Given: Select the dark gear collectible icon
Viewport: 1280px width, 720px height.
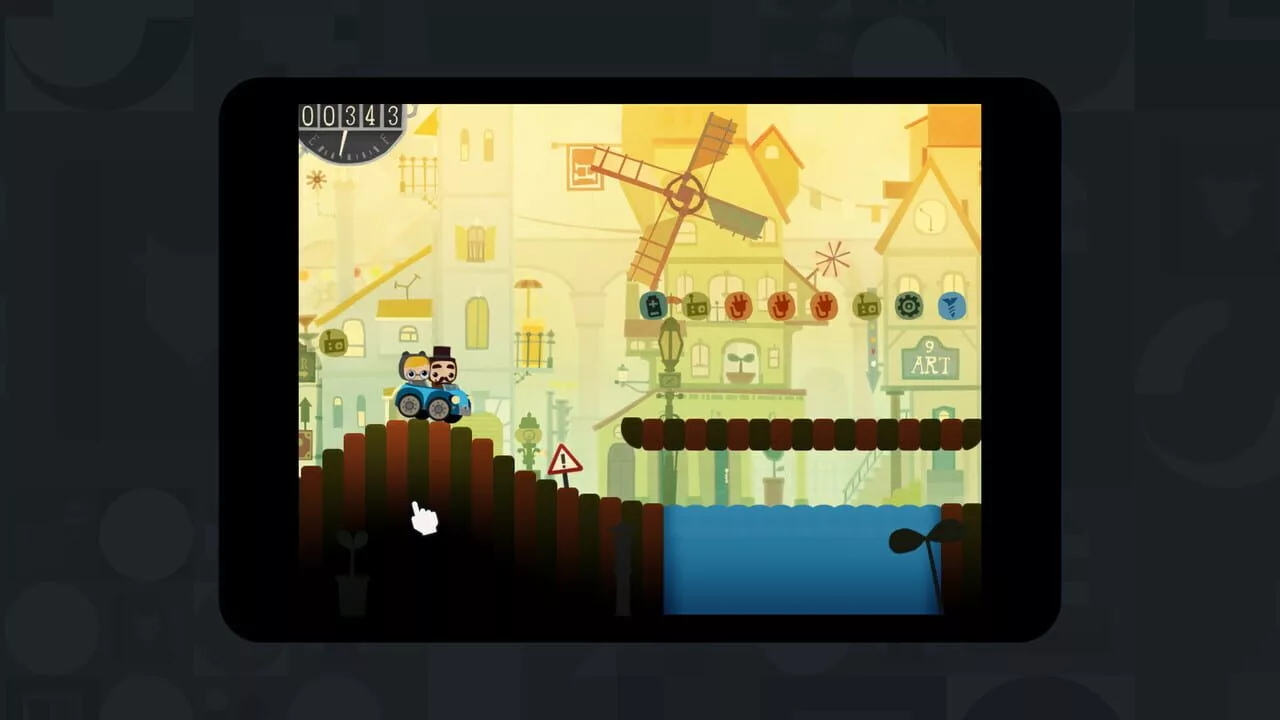Looking at the screenshot, I should [x=909, y=307].
